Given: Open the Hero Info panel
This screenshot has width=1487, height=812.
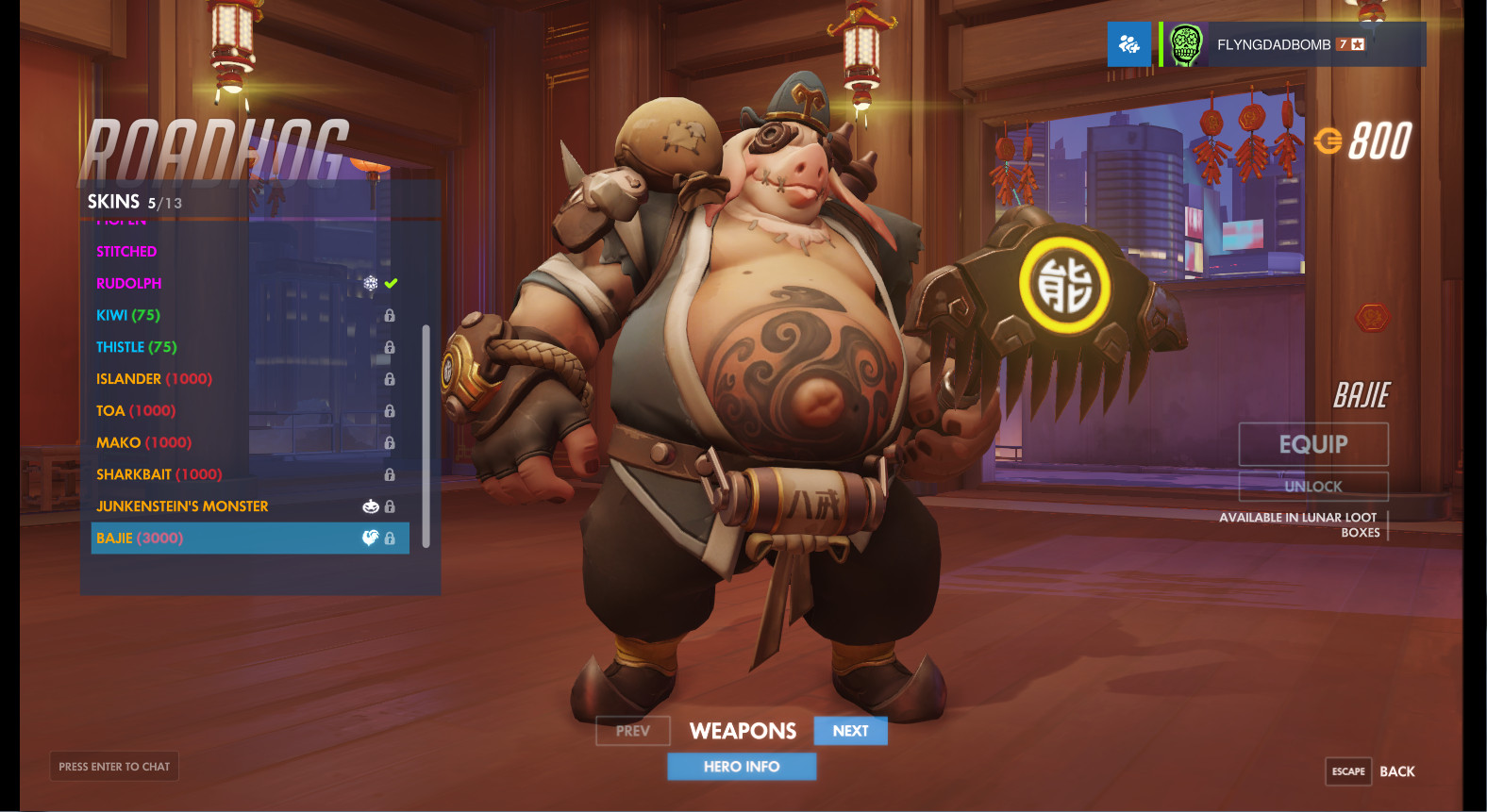Looking at the screenshot, I should (742, 767).
